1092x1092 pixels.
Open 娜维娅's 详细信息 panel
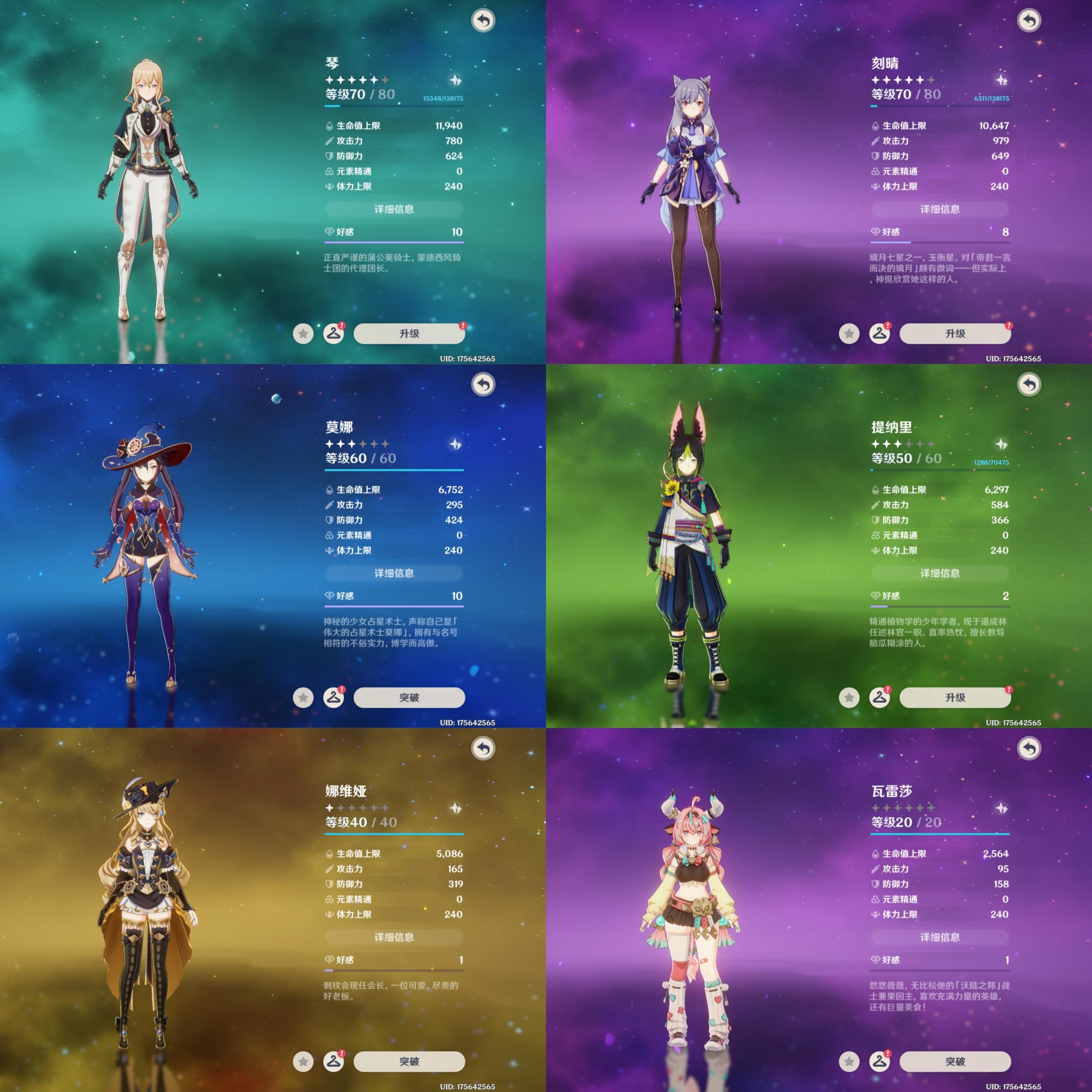point(394,937)
